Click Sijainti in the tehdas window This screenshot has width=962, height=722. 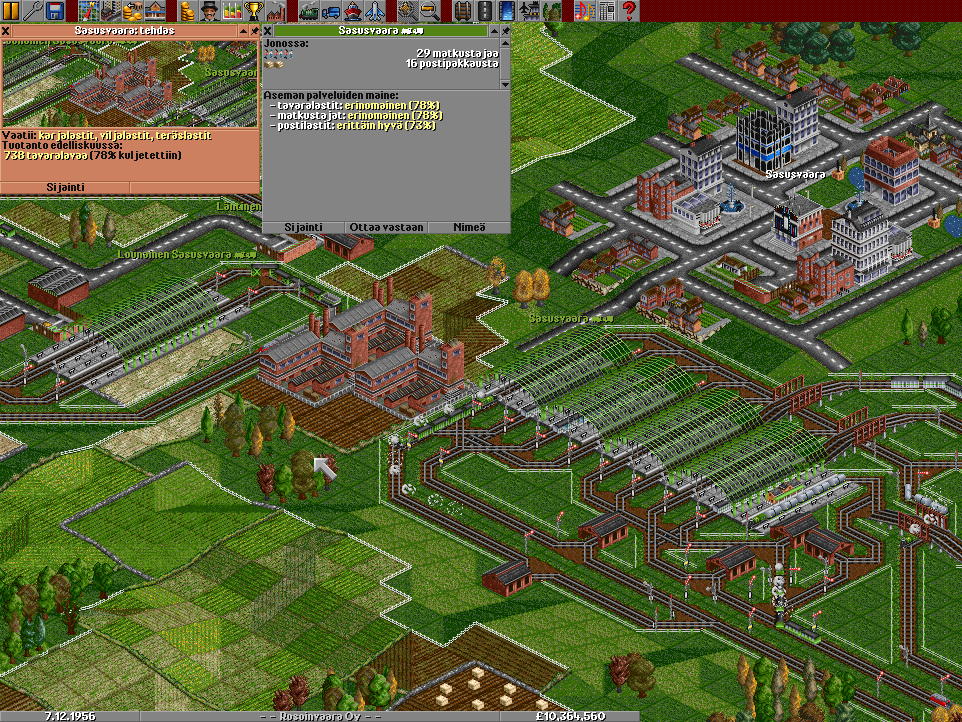(65, 187)
